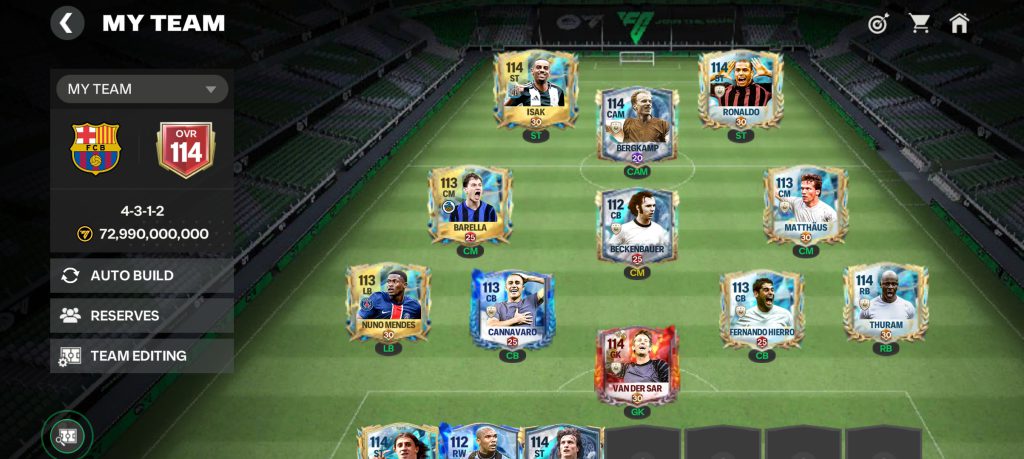Open the shopping cart store
Screen dimensions: 1024x459
point(919,23)
